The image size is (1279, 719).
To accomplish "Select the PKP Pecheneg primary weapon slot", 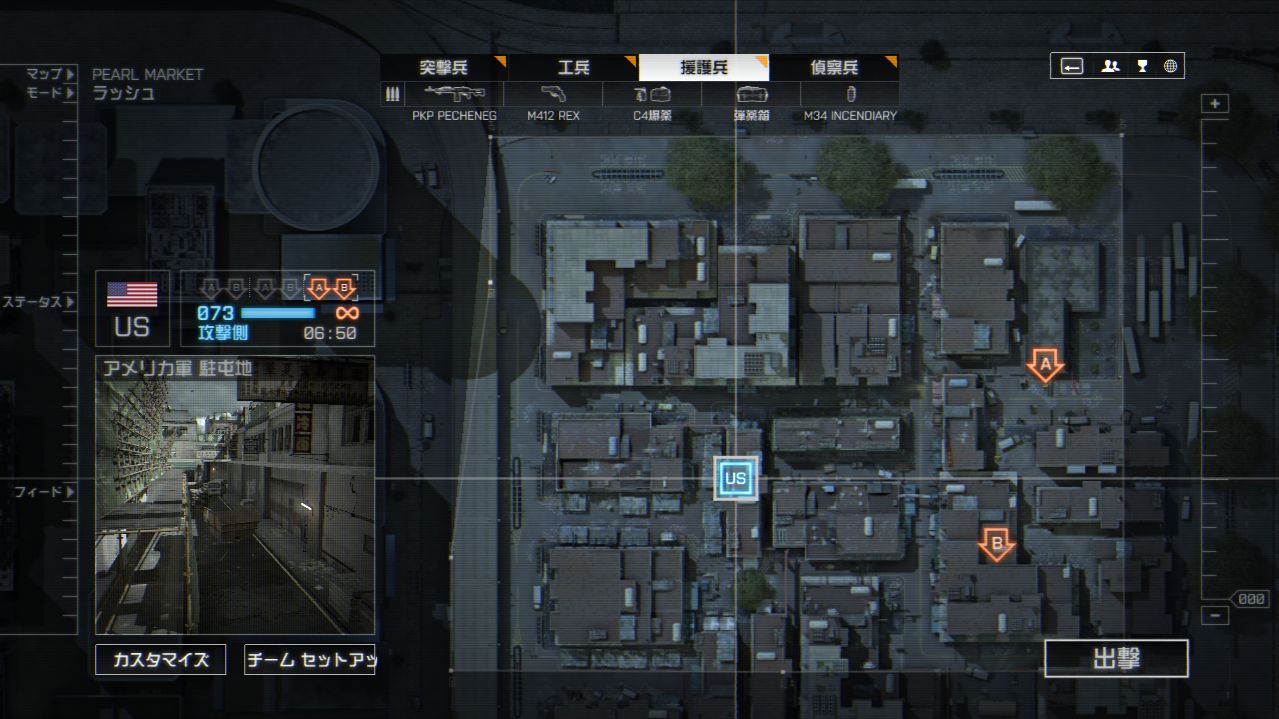I will (454, 95).
